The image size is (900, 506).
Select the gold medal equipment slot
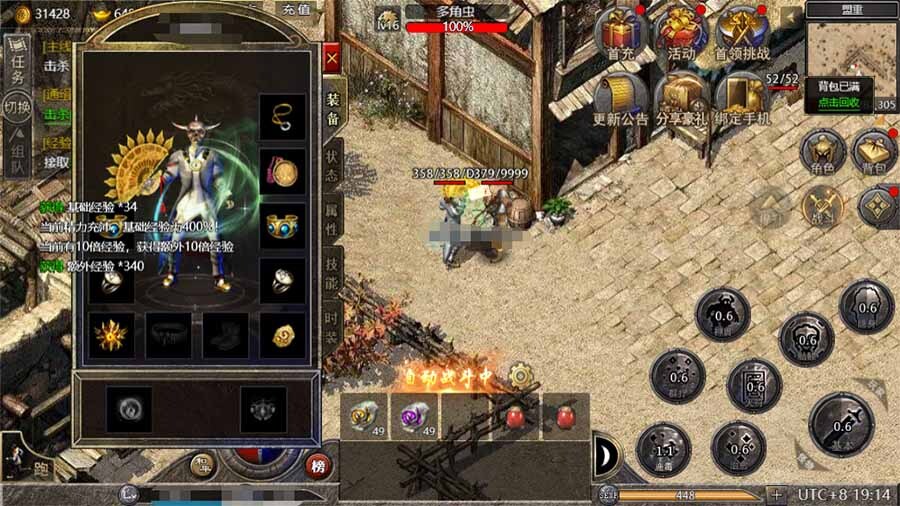pos(282,172)
